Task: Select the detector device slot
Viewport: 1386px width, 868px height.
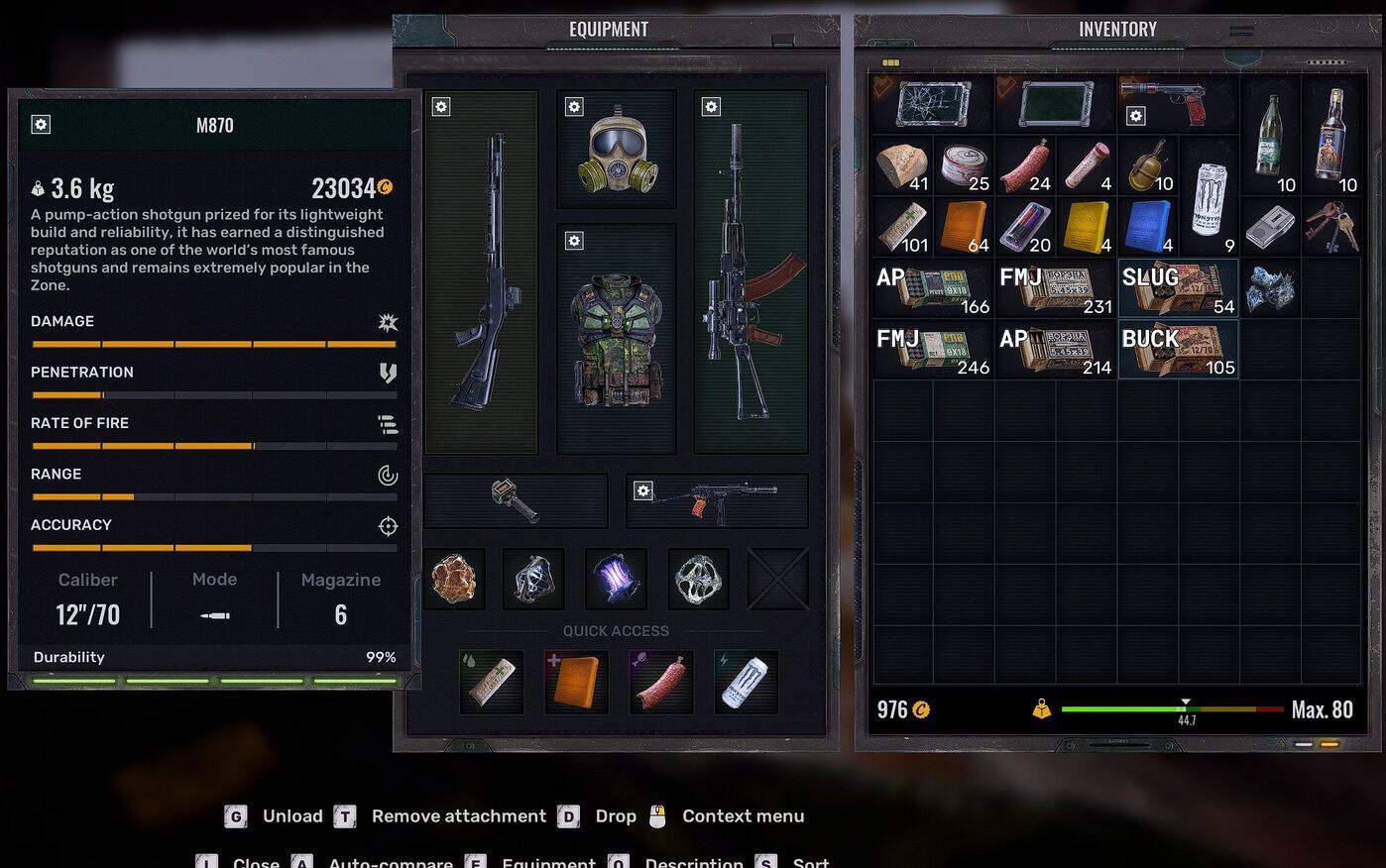Action: coord(516,500)
